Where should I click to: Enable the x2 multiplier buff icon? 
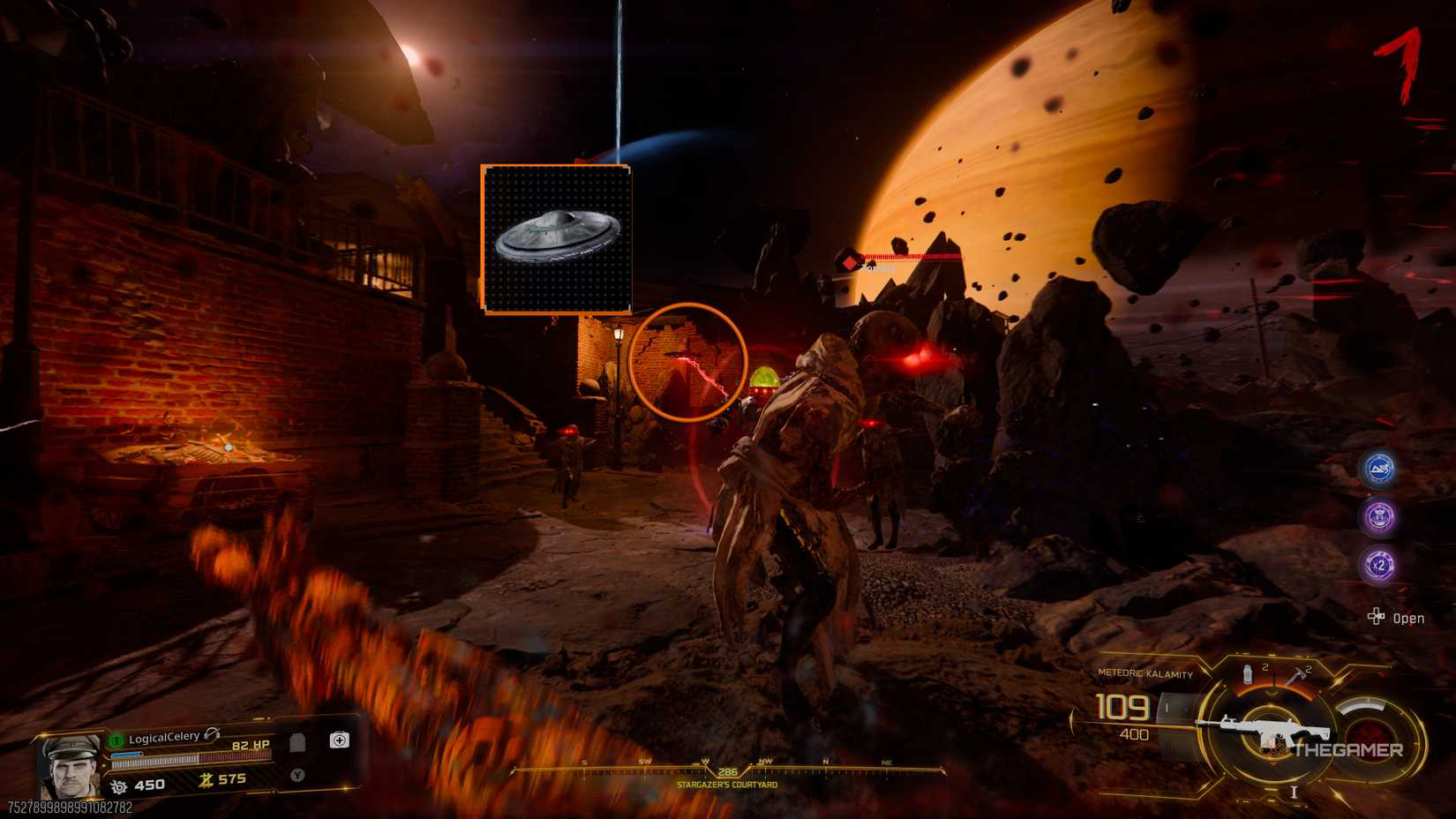(x=1379, y=565)
